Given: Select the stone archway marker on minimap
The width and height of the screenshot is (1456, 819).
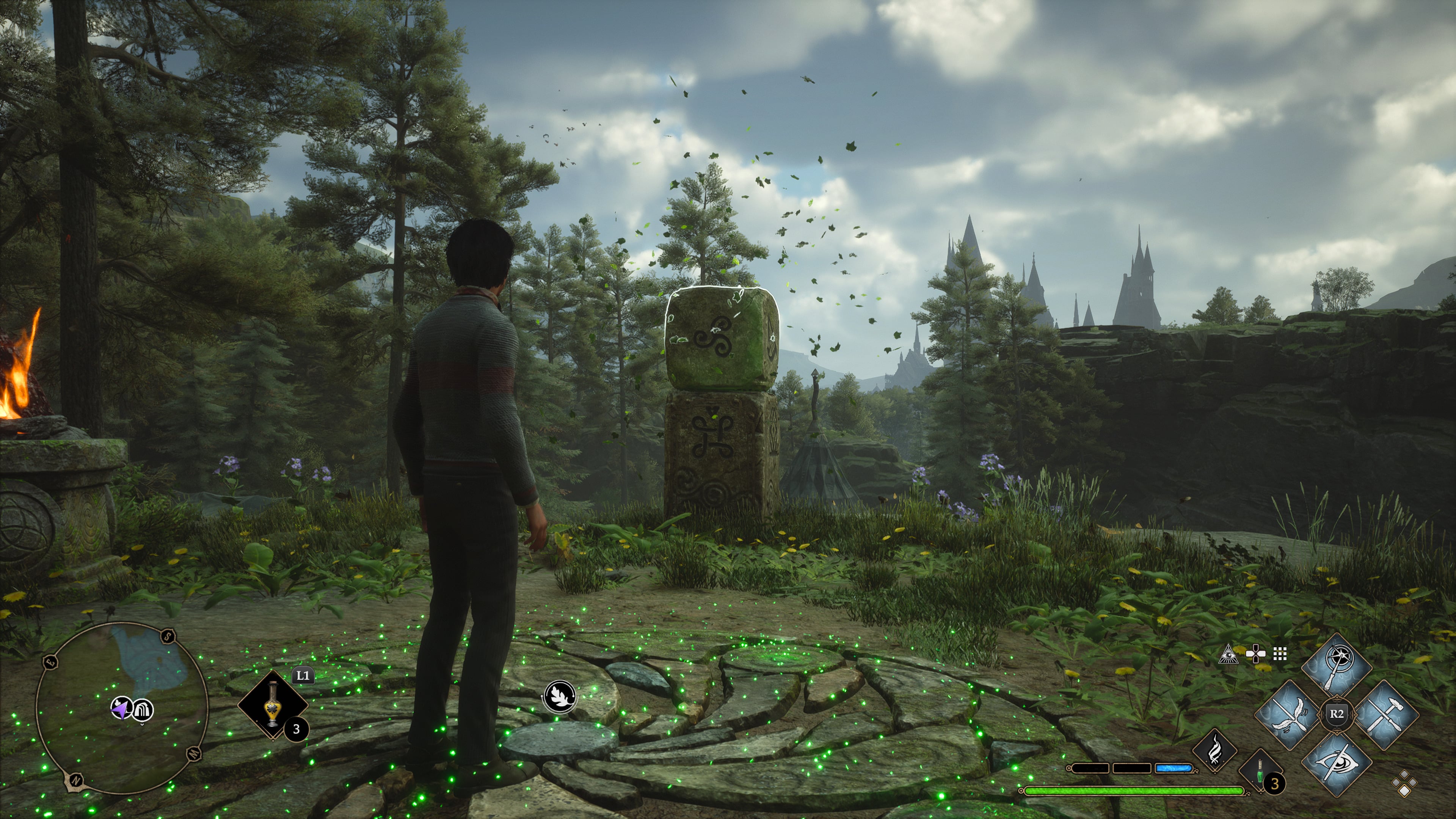Looking at the screenshot, I should 143,709.
